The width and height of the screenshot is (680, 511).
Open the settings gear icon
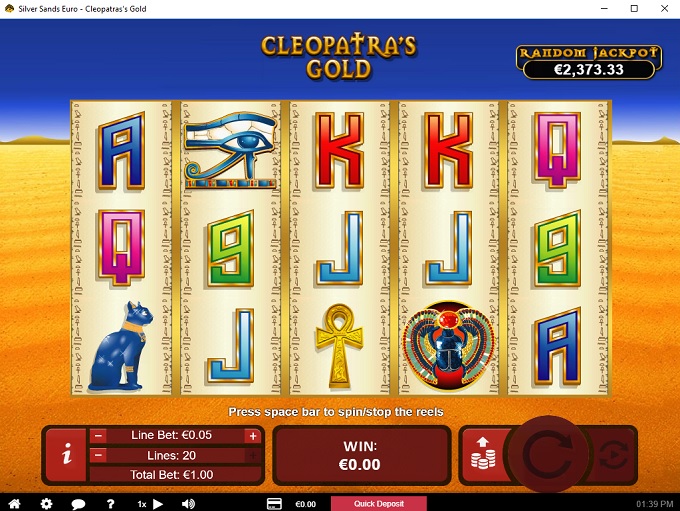point(46,503)
